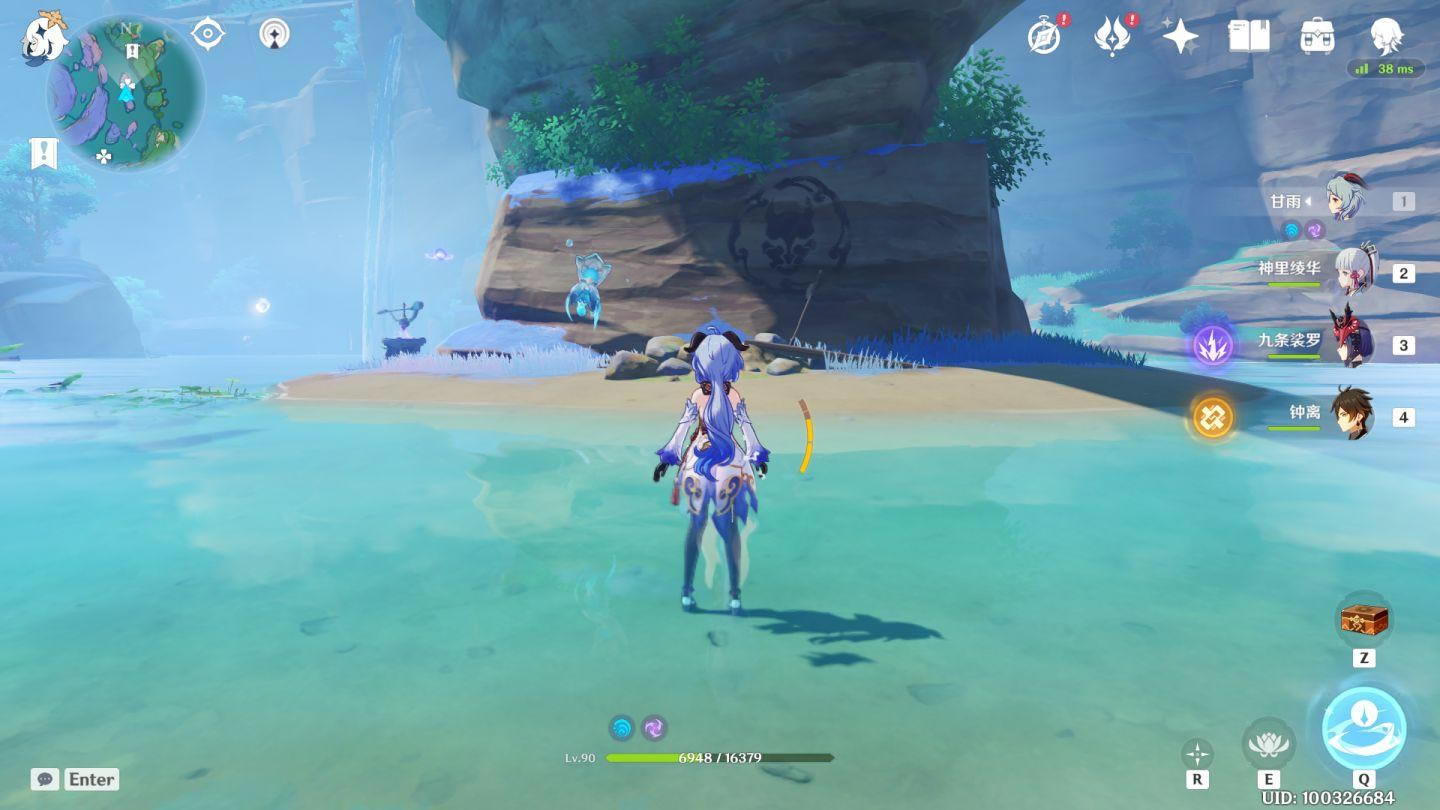Viewport: 1440px width, 810px height.
Task: Open the Adventurer Handbook book icon
Action: [1248, 37]
